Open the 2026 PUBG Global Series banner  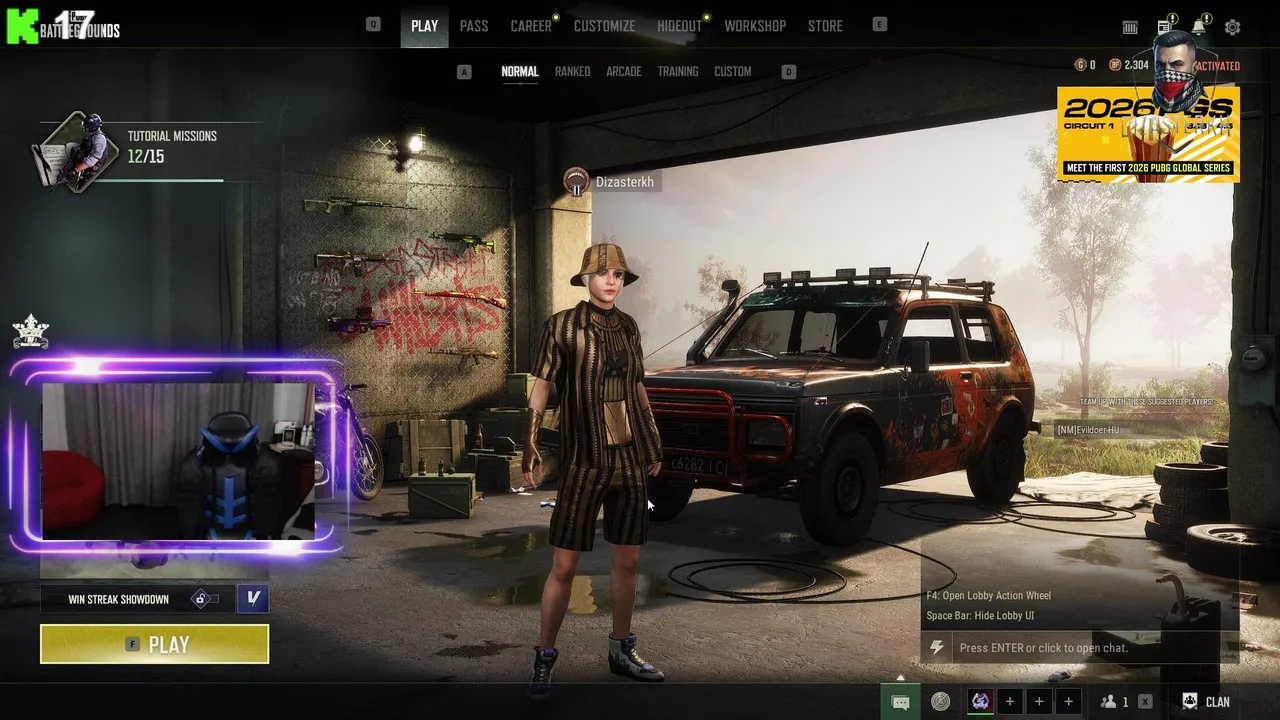[1148, 135]
